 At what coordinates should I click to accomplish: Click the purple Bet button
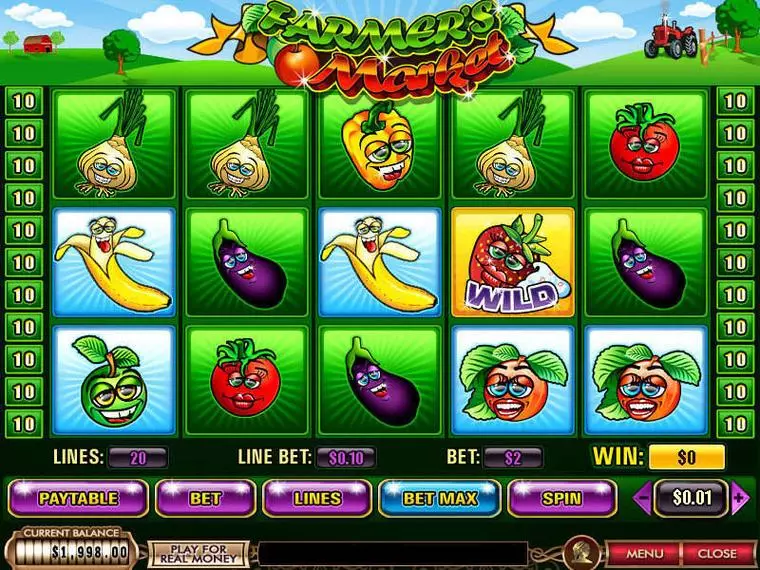coord(205,497)
